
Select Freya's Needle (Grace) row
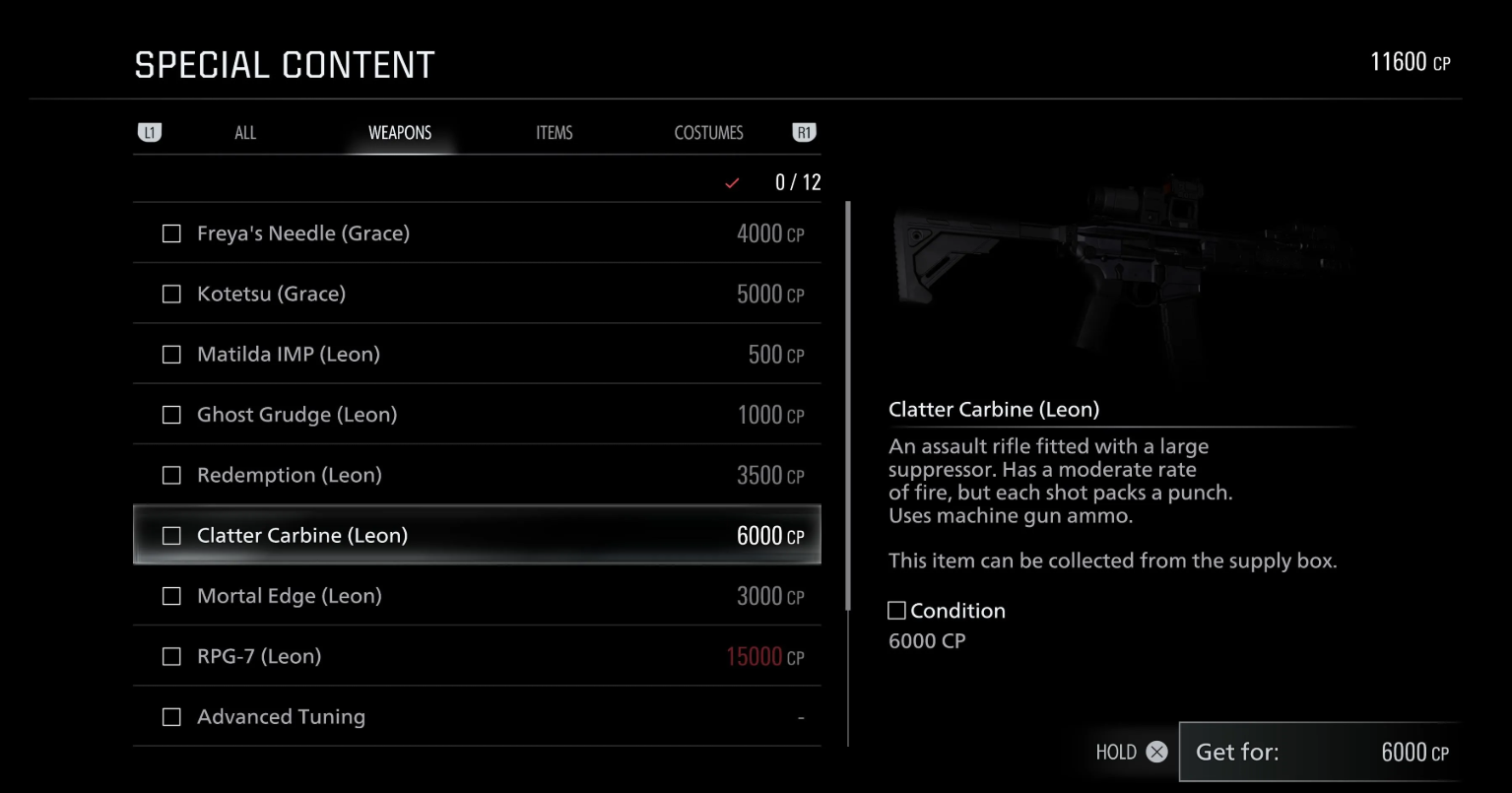point(477,233)
